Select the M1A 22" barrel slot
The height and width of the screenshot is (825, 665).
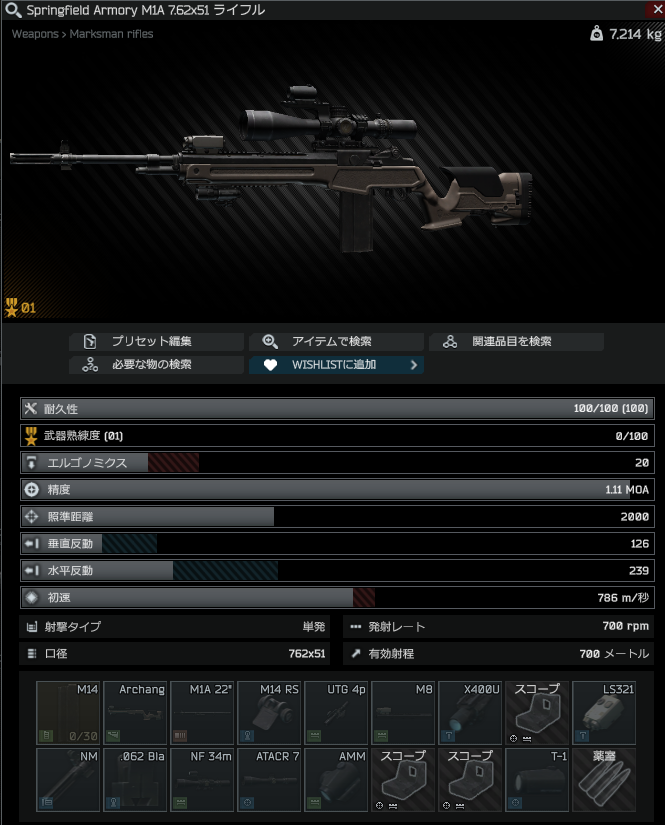[x=202, y=712]
